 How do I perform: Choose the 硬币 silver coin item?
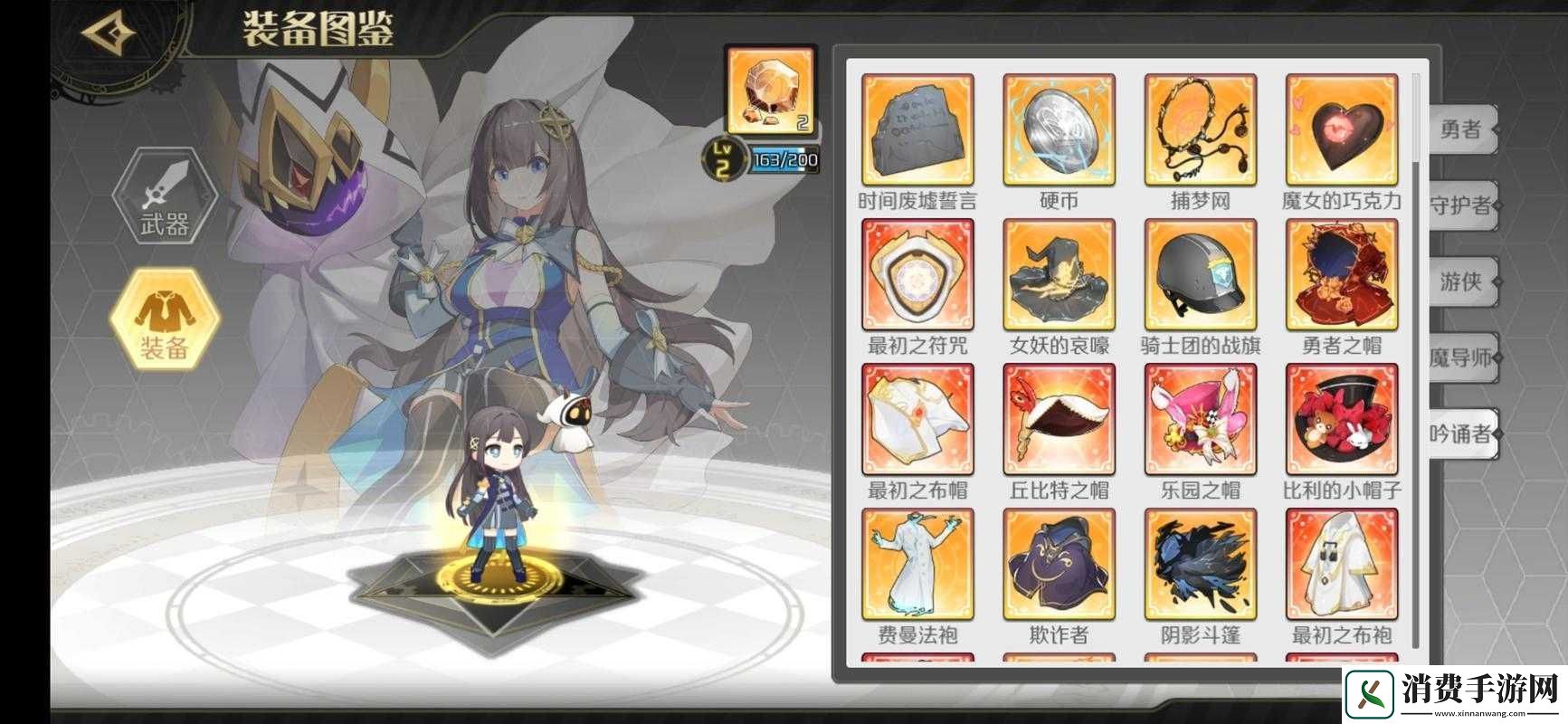1059,130
